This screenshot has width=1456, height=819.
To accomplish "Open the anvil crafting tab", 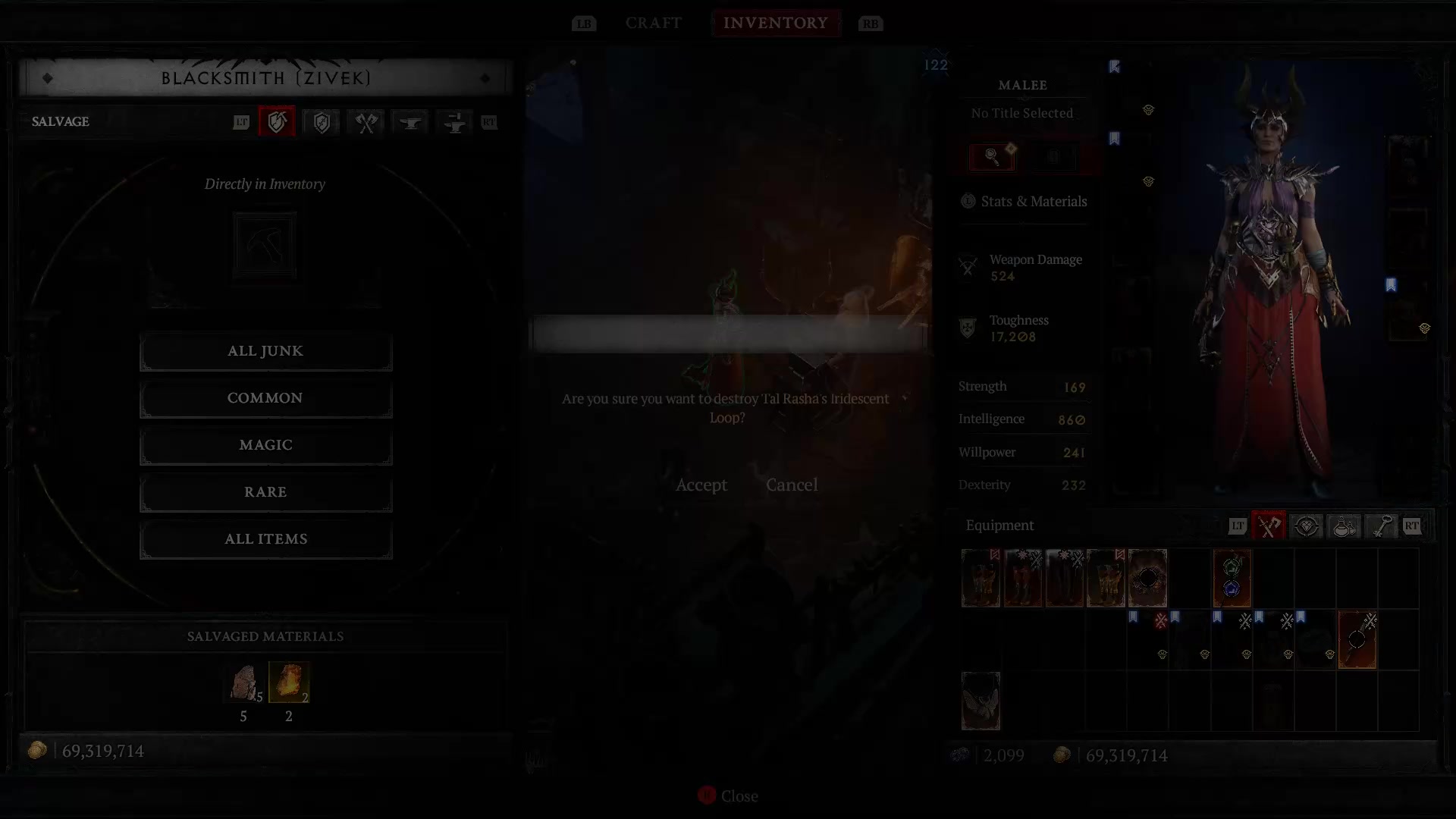I will (x=409, y=122).
